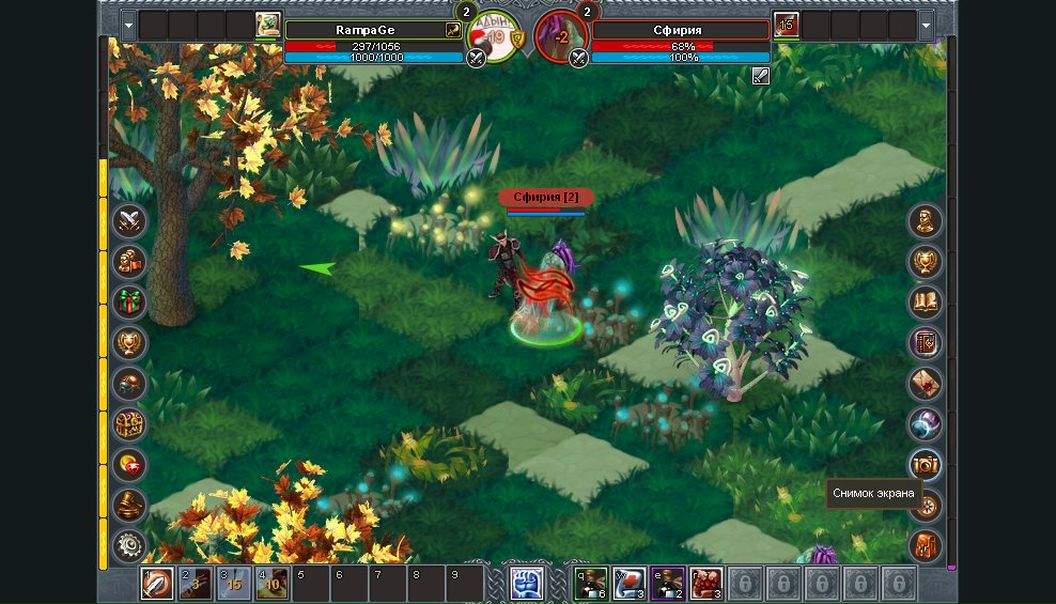Open the open book icon
Screen dimensions: 1056x604
click(925, 301)
